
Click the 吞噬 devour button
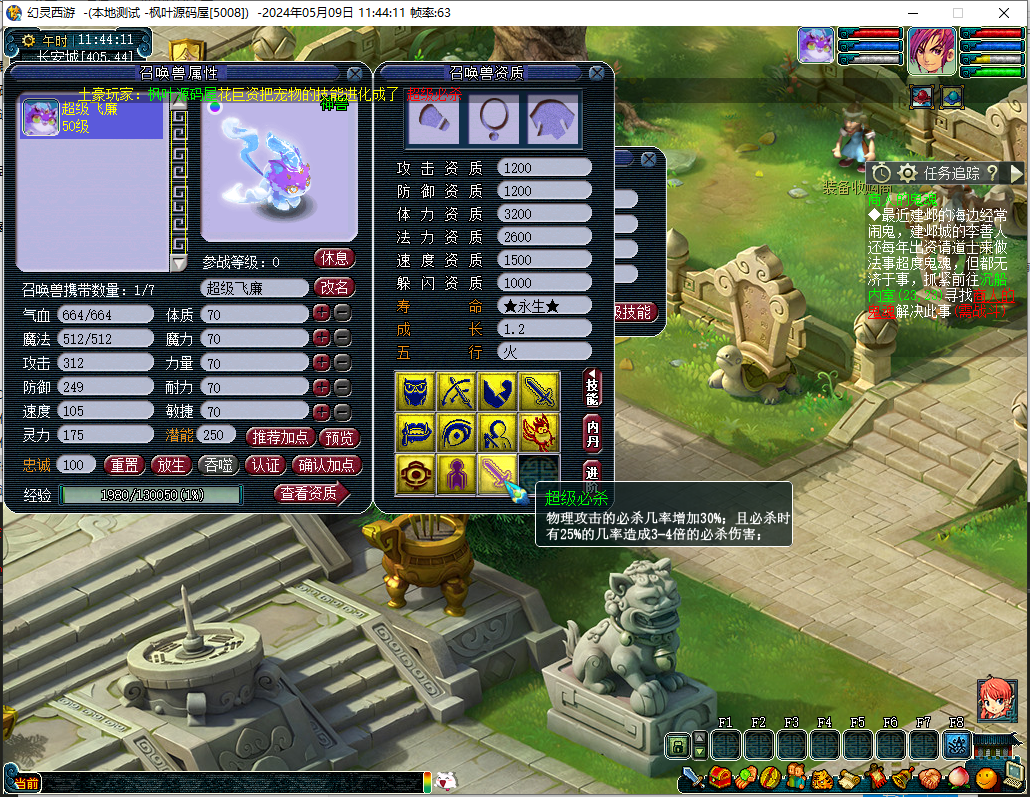pos(217,465)
